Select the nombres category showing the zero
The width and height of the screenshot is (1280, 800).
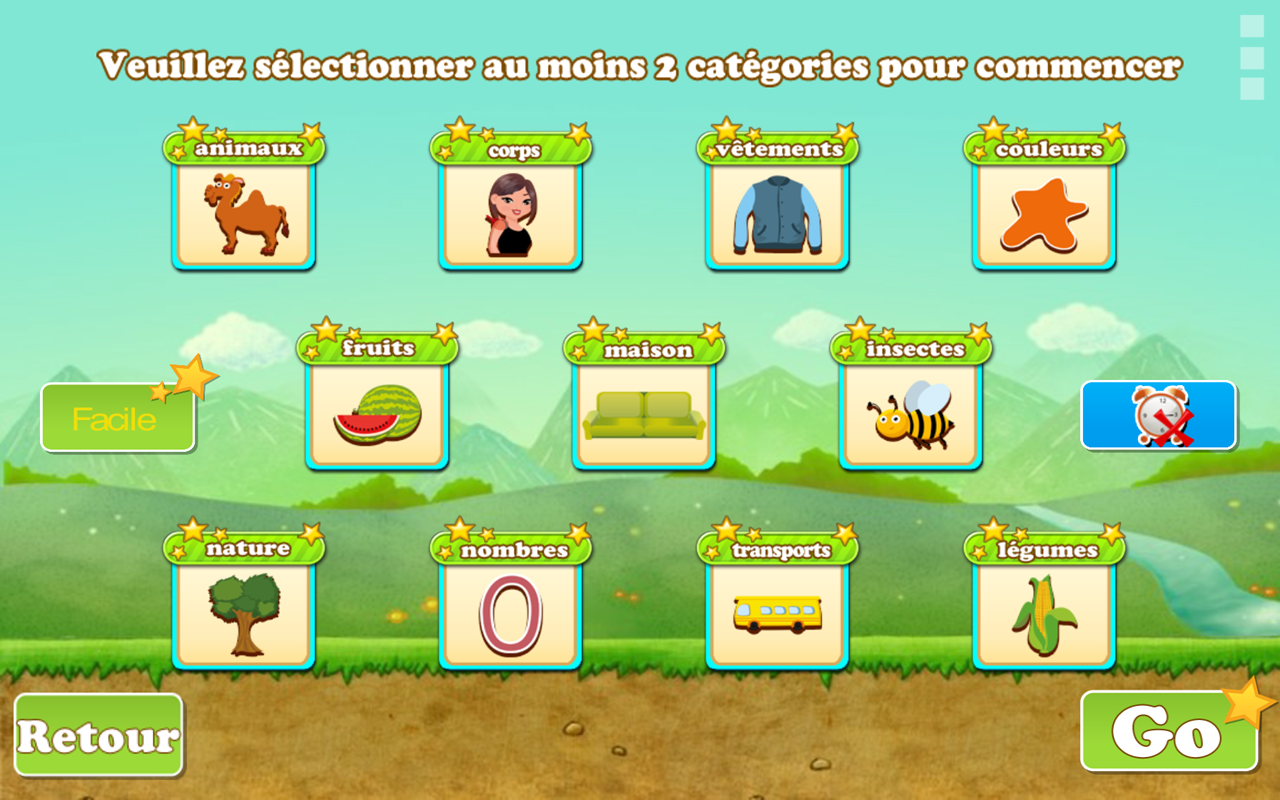click(510, 615)
